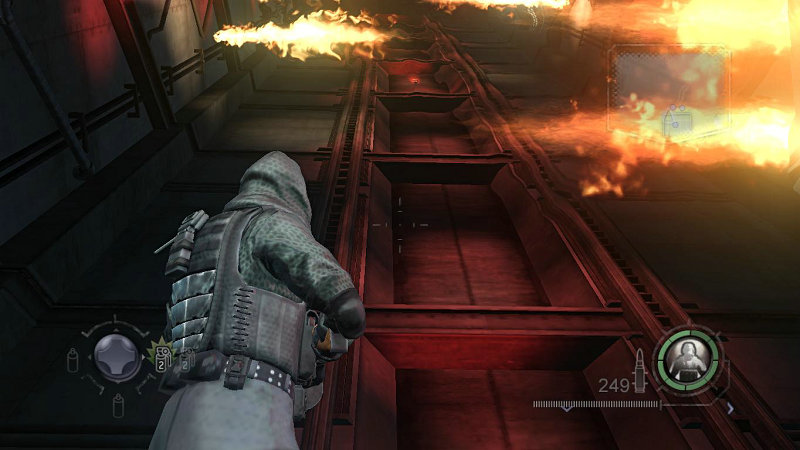Click the d-pad item selector wheel
This screenshot has width=800, height=450.
117,355
